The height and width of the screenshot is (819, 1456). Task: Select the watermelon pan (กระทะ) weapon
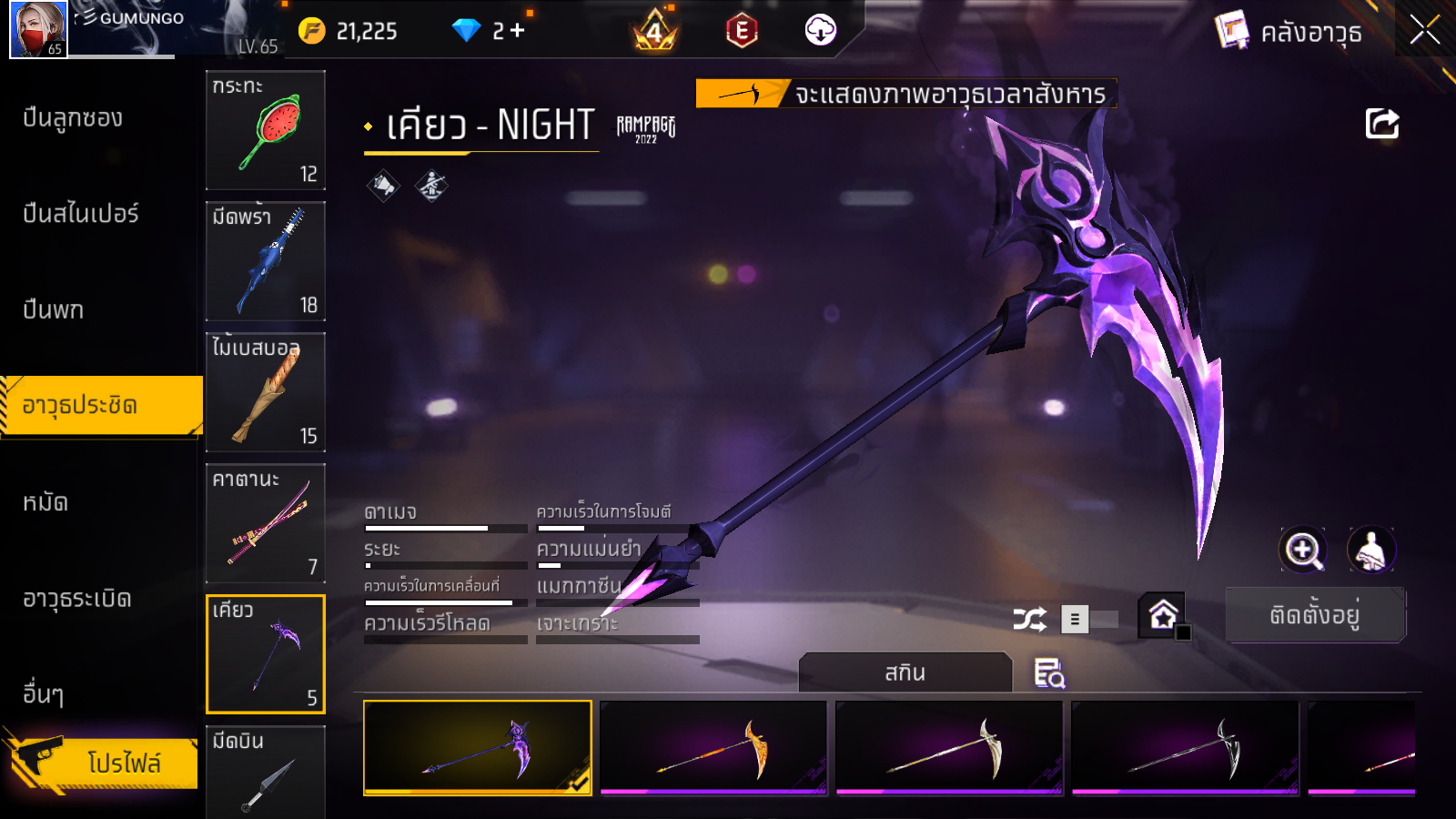[266, 130]
